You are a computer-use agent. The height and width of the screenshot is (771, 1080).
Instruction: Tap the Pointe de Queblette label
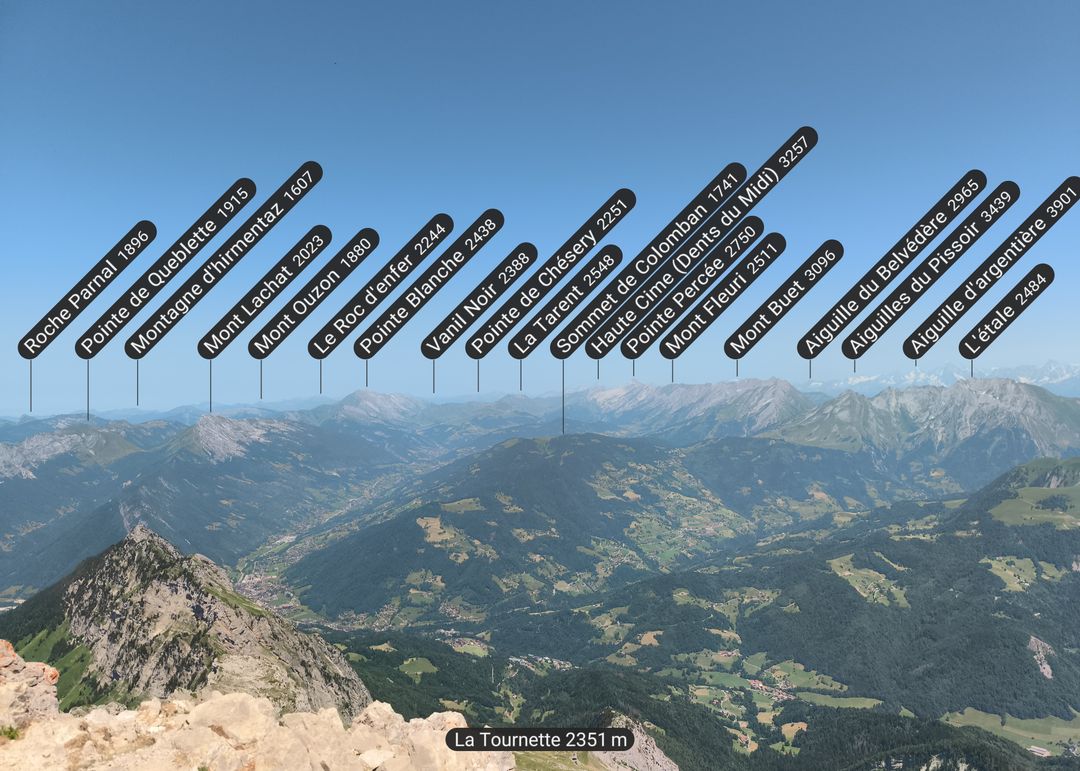click(x=165, y=268)
